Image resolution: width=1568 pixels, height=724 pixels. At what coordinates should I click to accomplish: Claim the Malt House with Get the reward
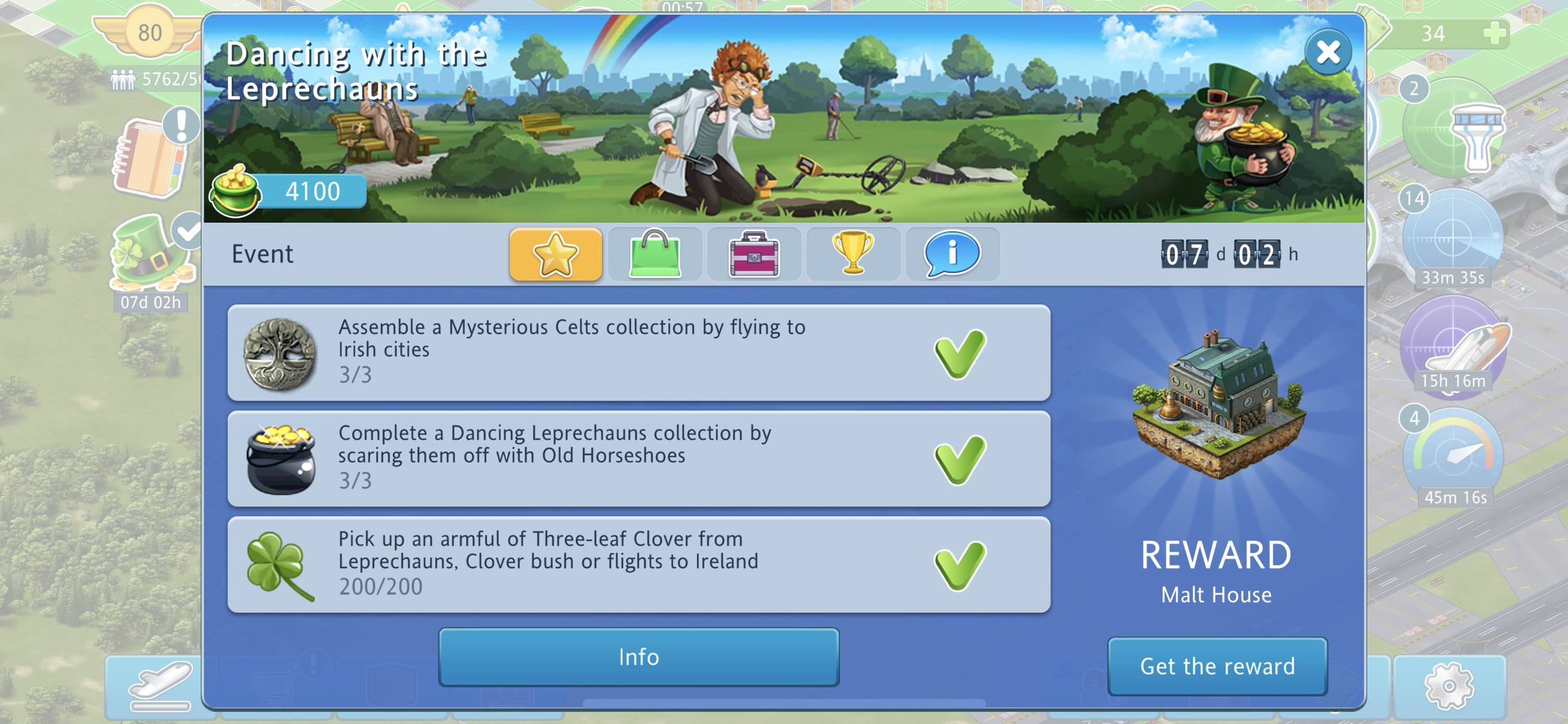(x=1217, y=666)
